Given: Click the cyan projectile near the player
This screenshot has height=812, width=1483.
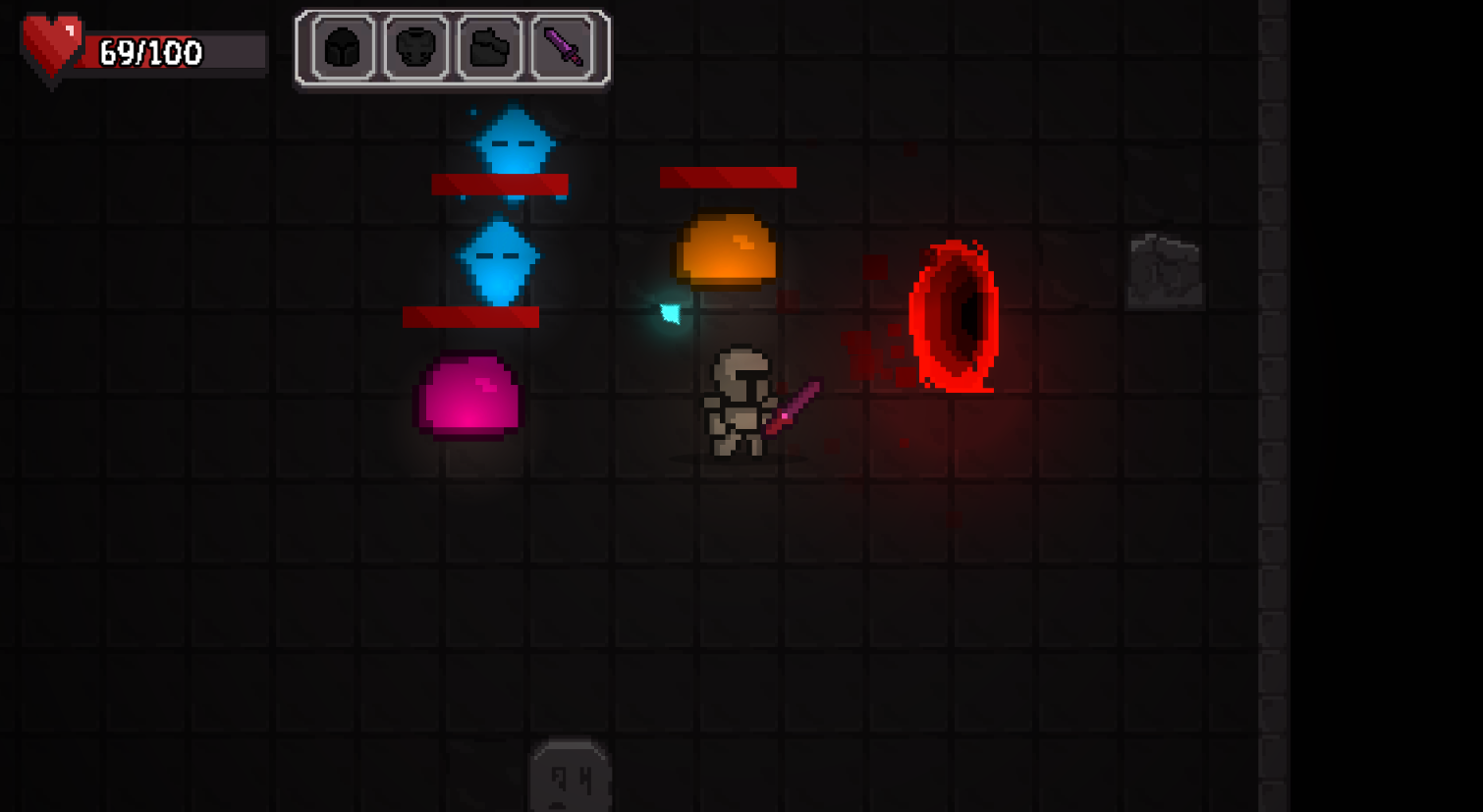Looking at the screenshot, I should click(673, 312).
